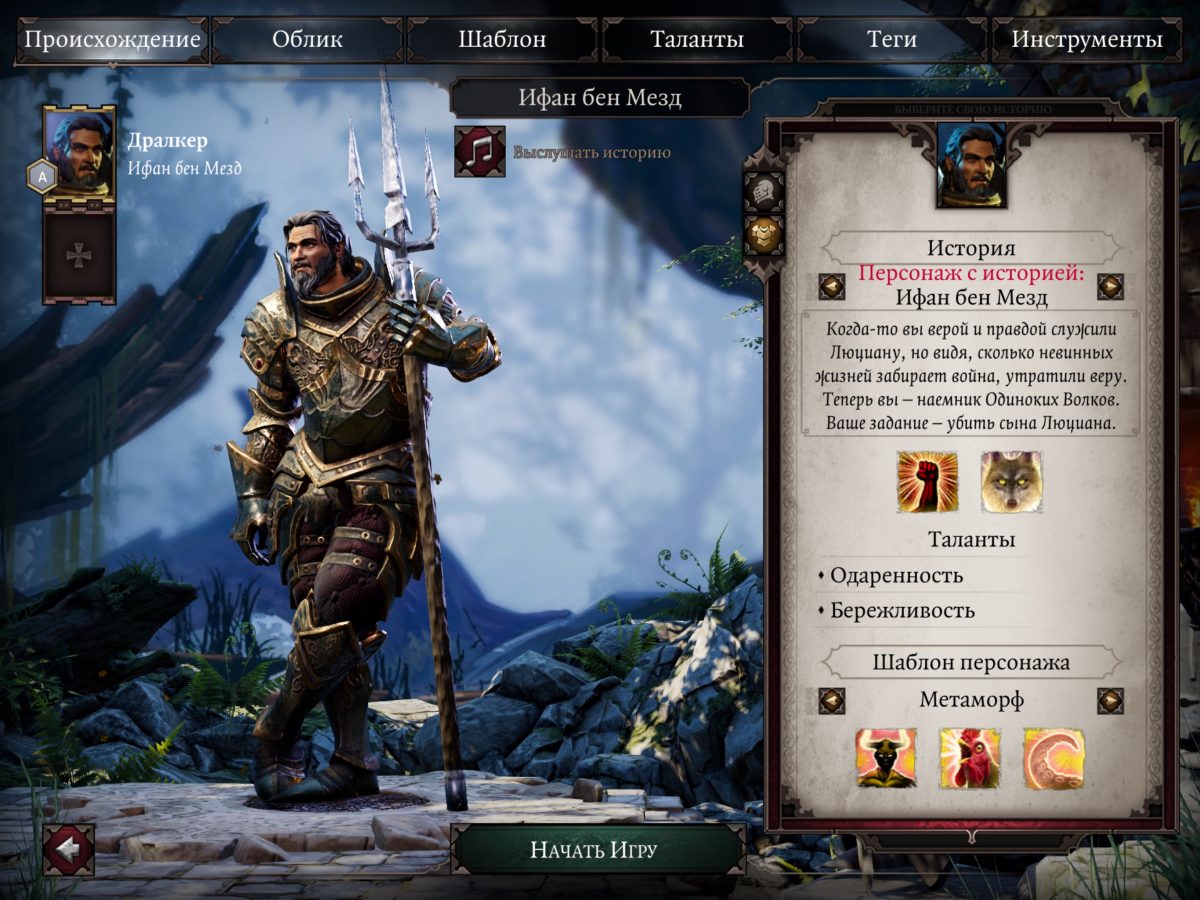Click the red fist origin skill icon

click(927, 482)
